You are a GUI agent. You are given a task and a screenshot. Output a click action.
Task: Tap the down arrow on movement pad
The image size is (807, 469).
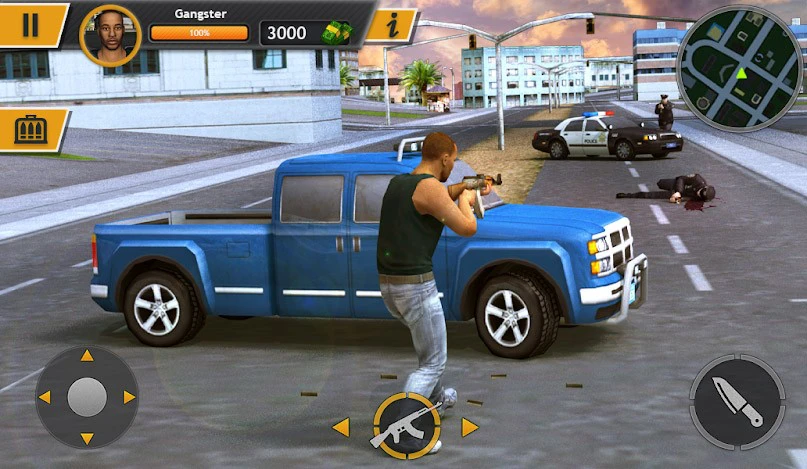[x=87, y=438]
